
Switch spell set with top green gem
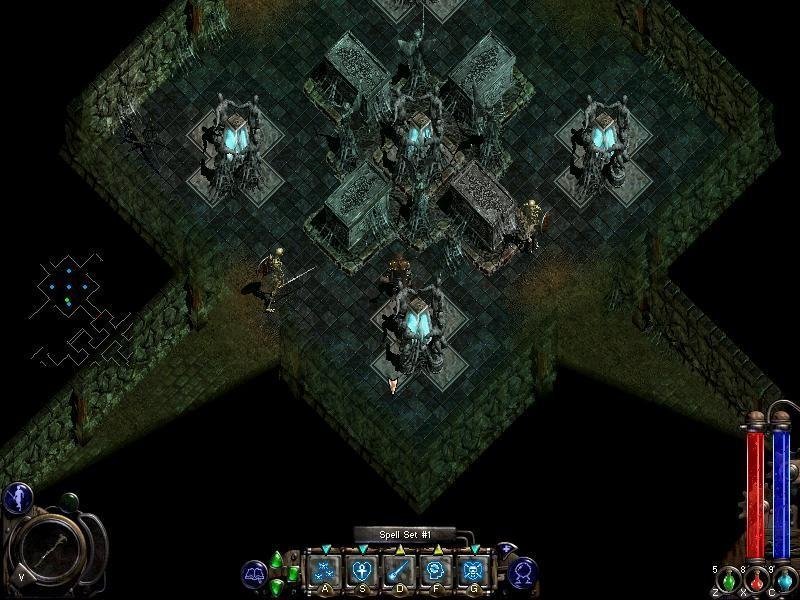[x=277, y=558]
